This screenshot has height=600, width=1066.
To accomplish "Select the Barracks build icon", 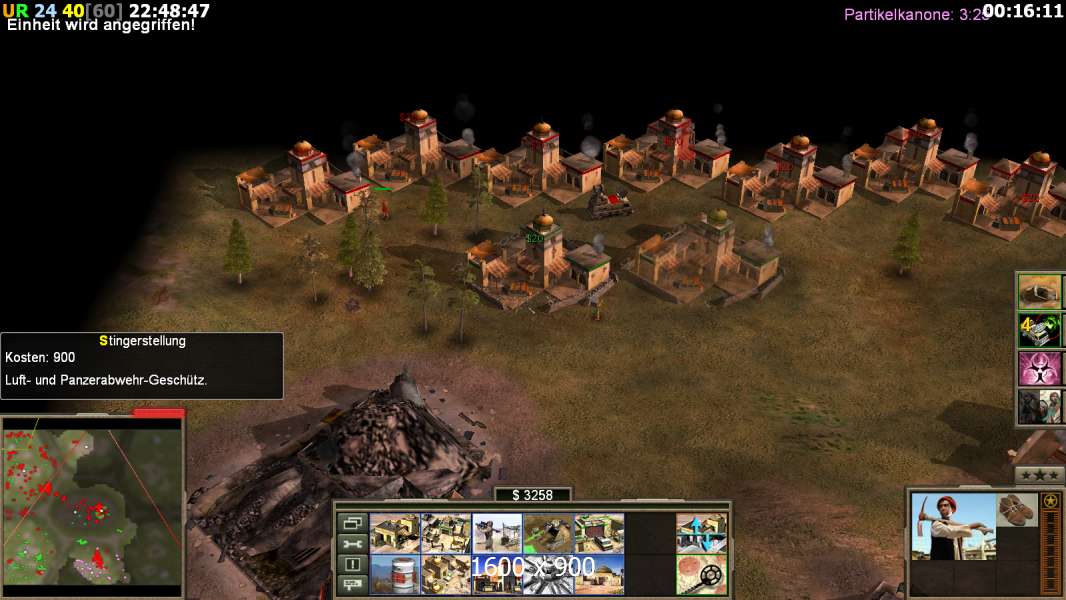I will click(445, 533).
